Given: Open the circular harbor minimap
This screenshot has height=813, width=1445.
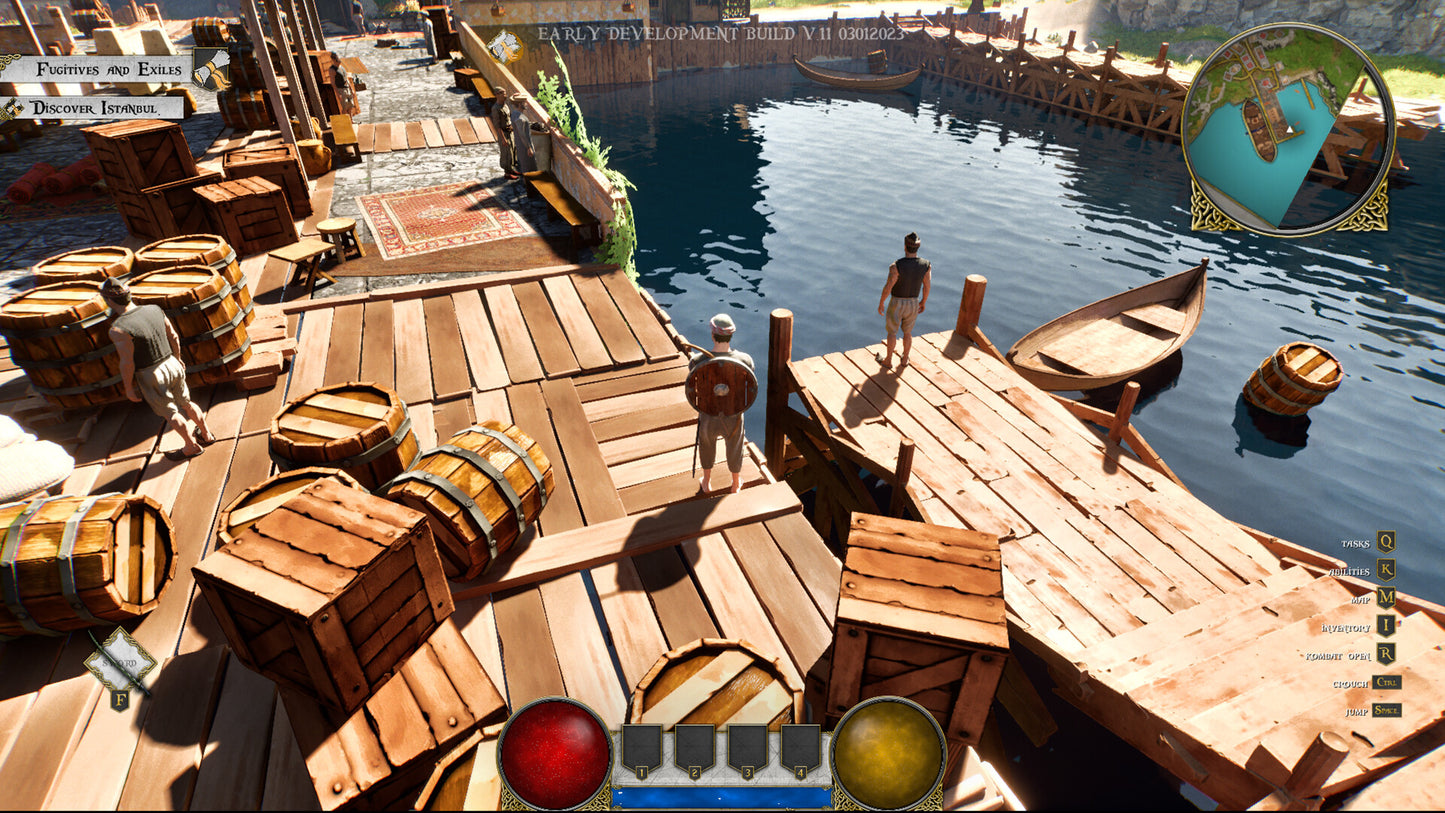Looking at the screenshot, I should tap(1287, 128).
